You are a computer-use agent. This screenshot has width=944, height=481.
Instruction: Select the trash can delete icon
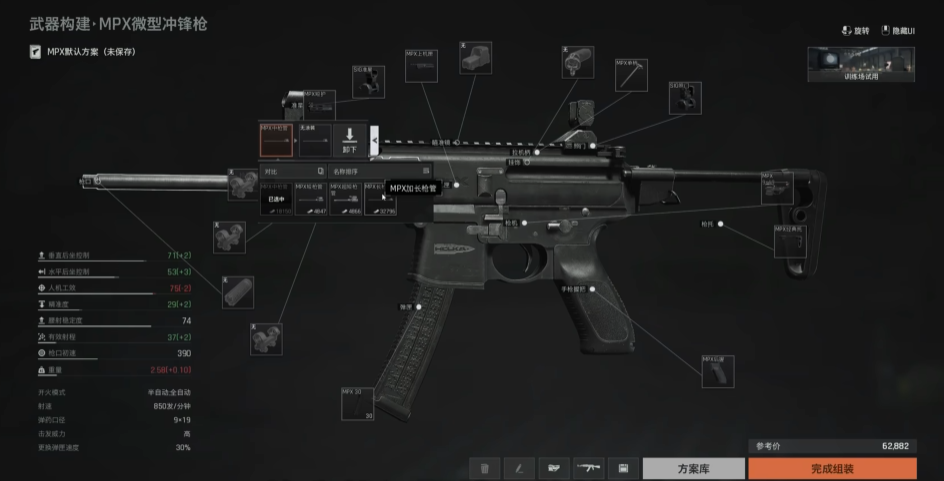[484, 468]
